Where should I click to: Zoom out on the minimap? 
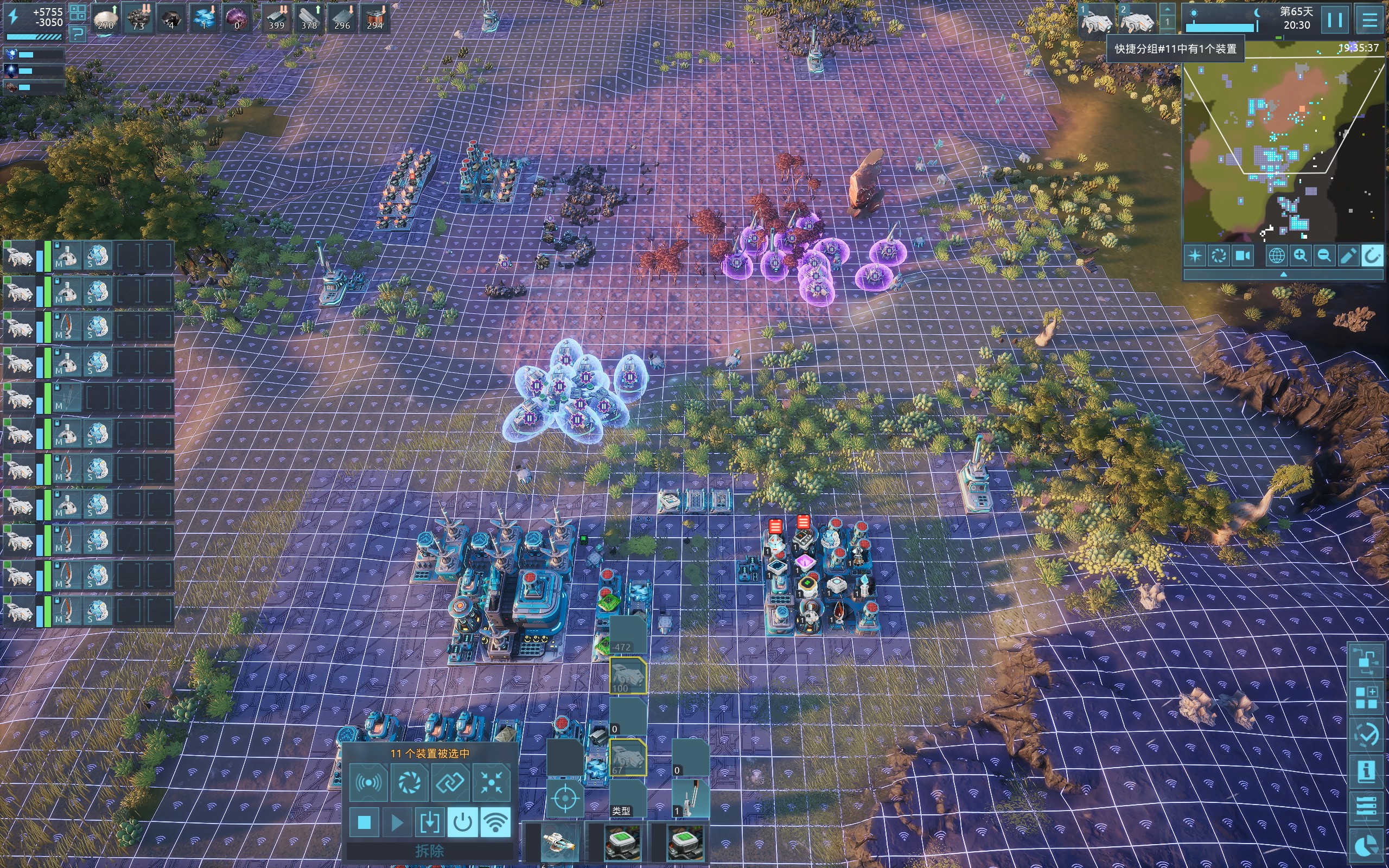1324,256
